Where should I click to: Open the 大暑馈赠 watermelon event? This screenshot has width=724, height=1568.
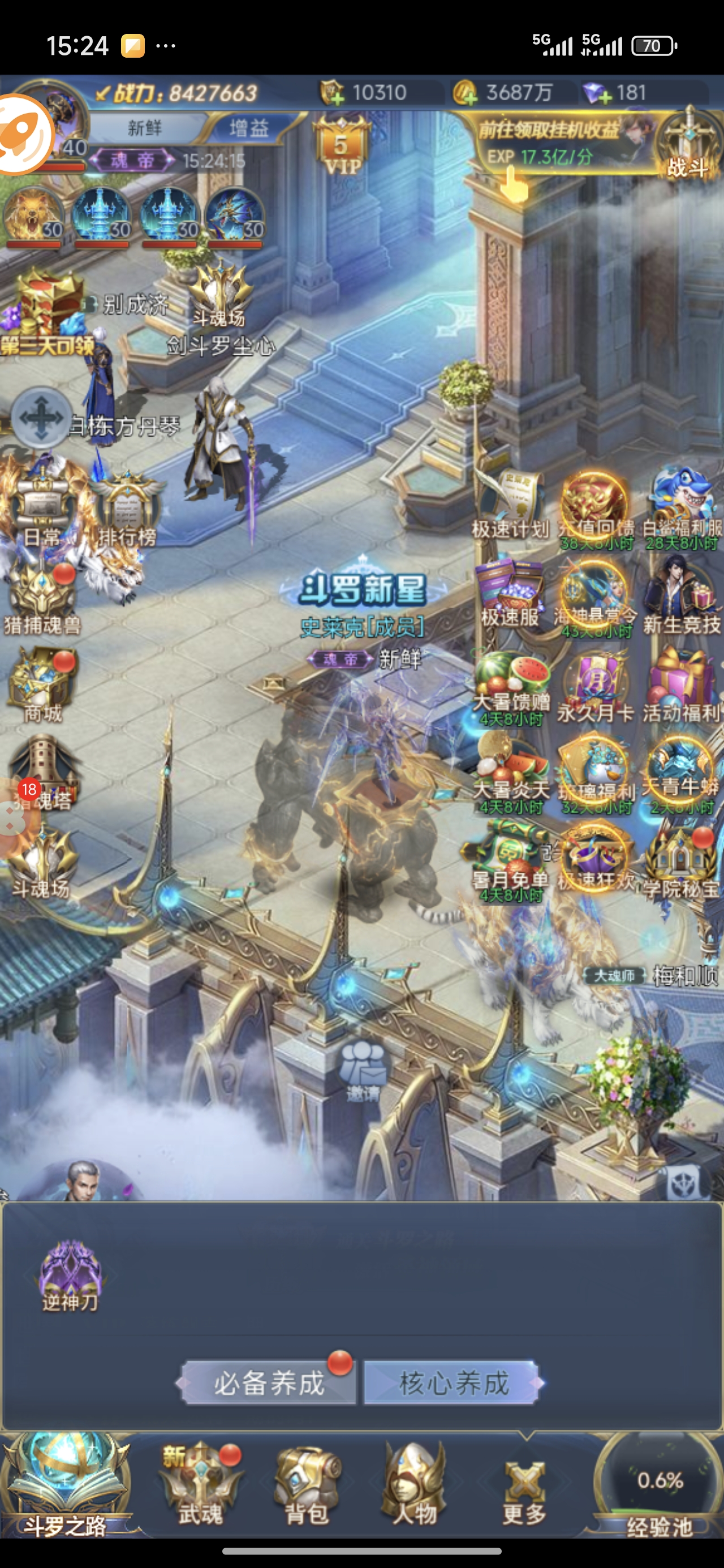[x=510, y=685]
